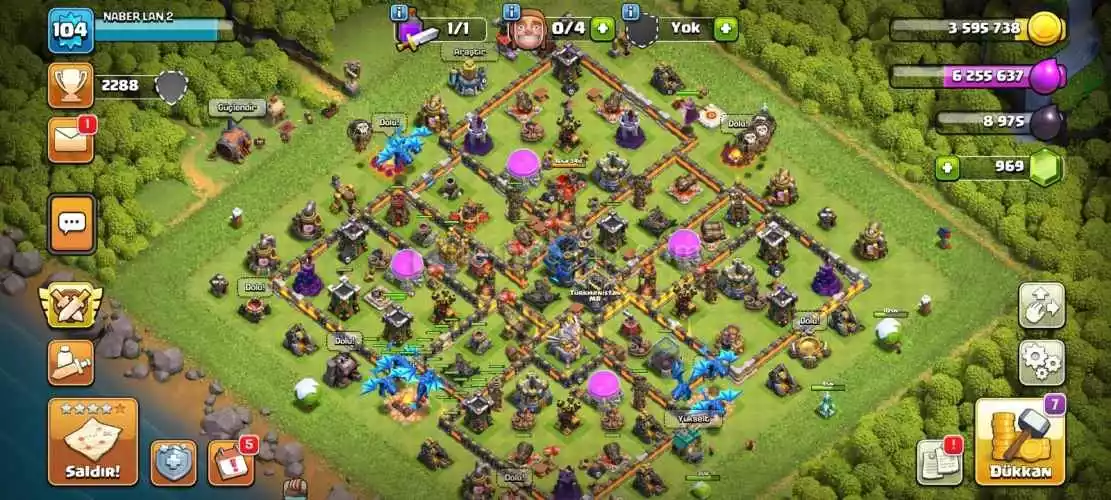Image resolution: width=1111 pixels, height=500 pixels.
Task: Open the Dükkan shop
Action: pos(1020,442)
